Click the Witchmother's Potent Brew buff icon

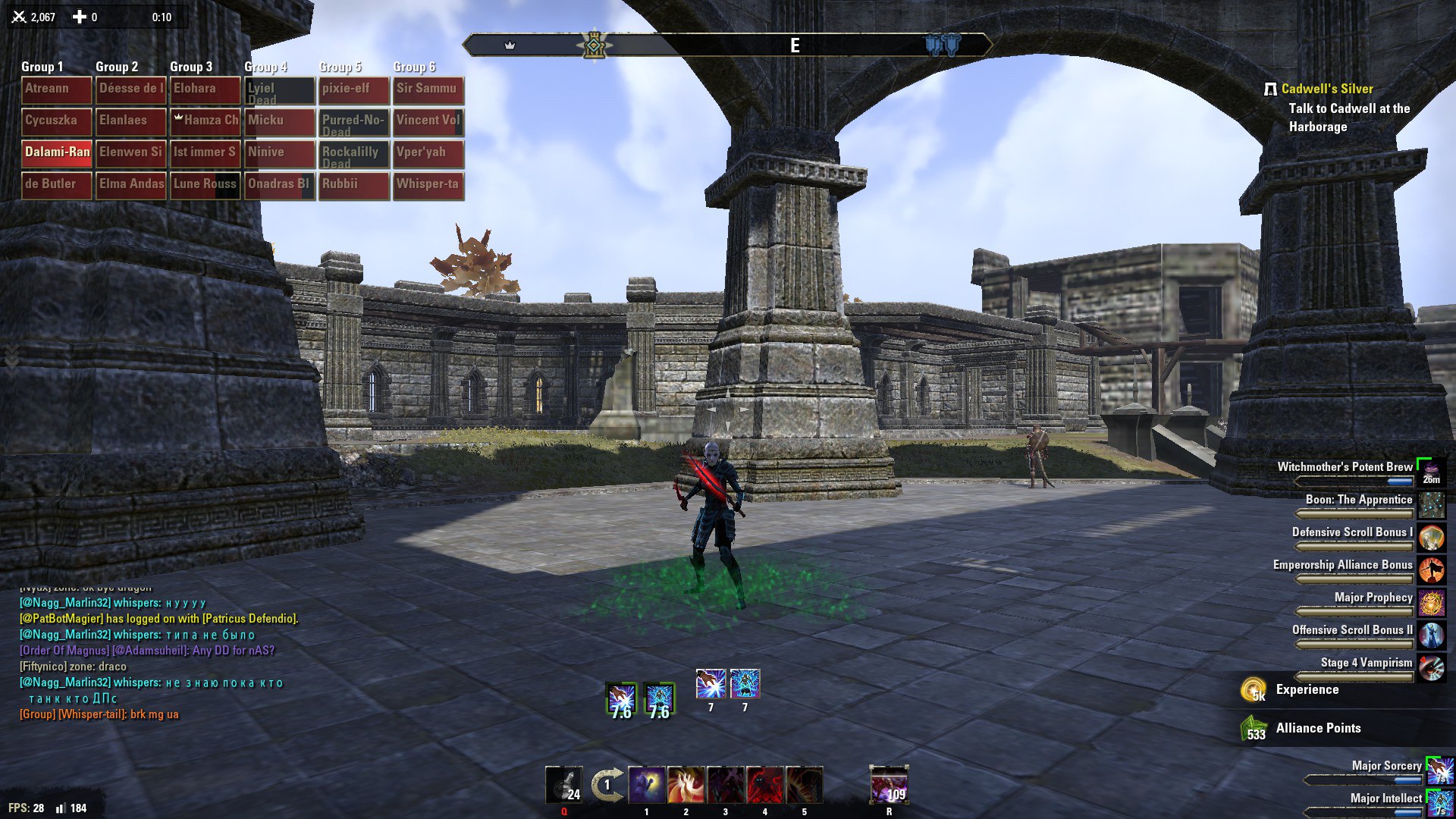pos(1431,472)
